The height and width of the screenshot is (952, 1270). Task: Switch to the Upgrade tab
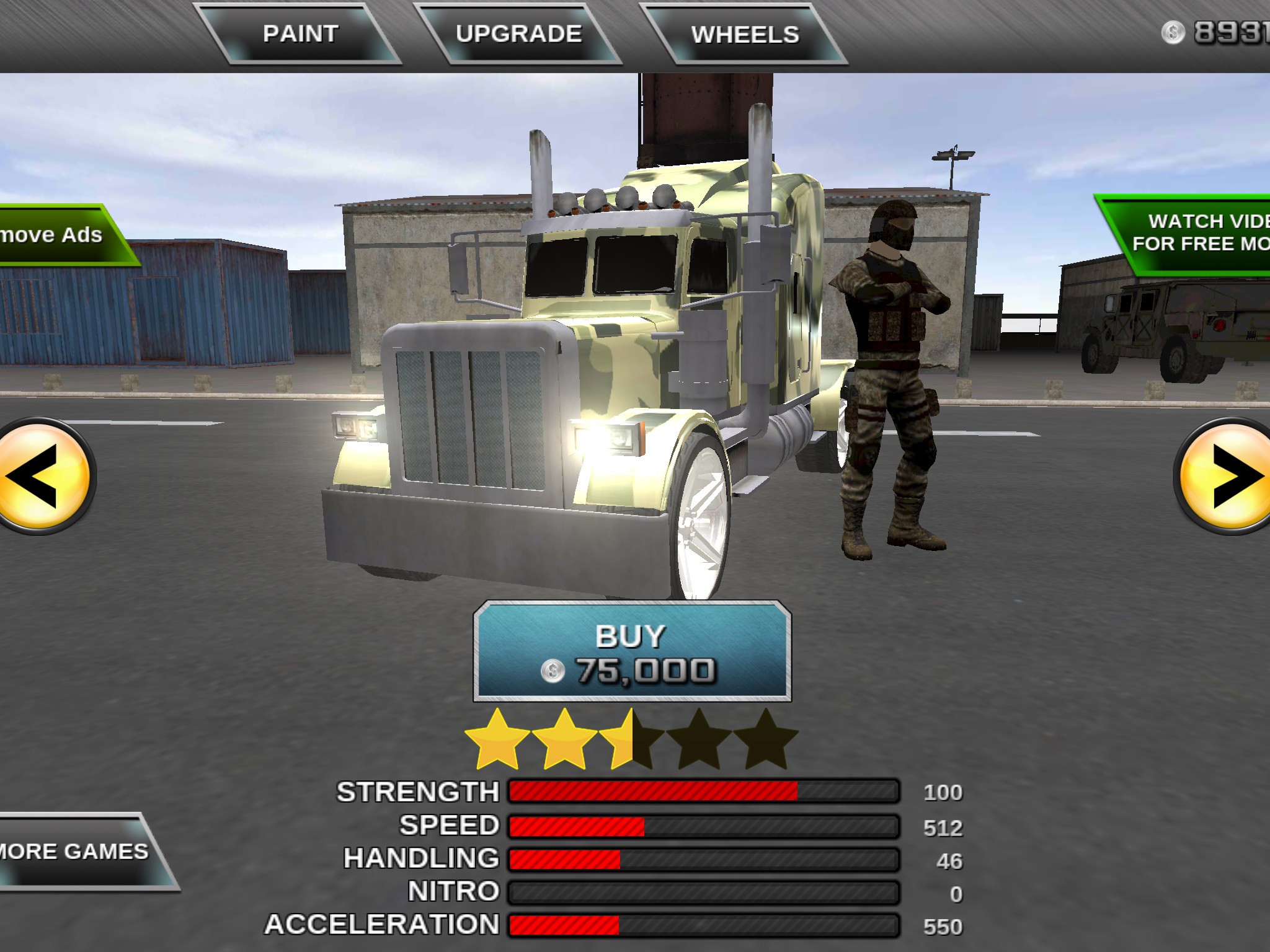point(518,34)
